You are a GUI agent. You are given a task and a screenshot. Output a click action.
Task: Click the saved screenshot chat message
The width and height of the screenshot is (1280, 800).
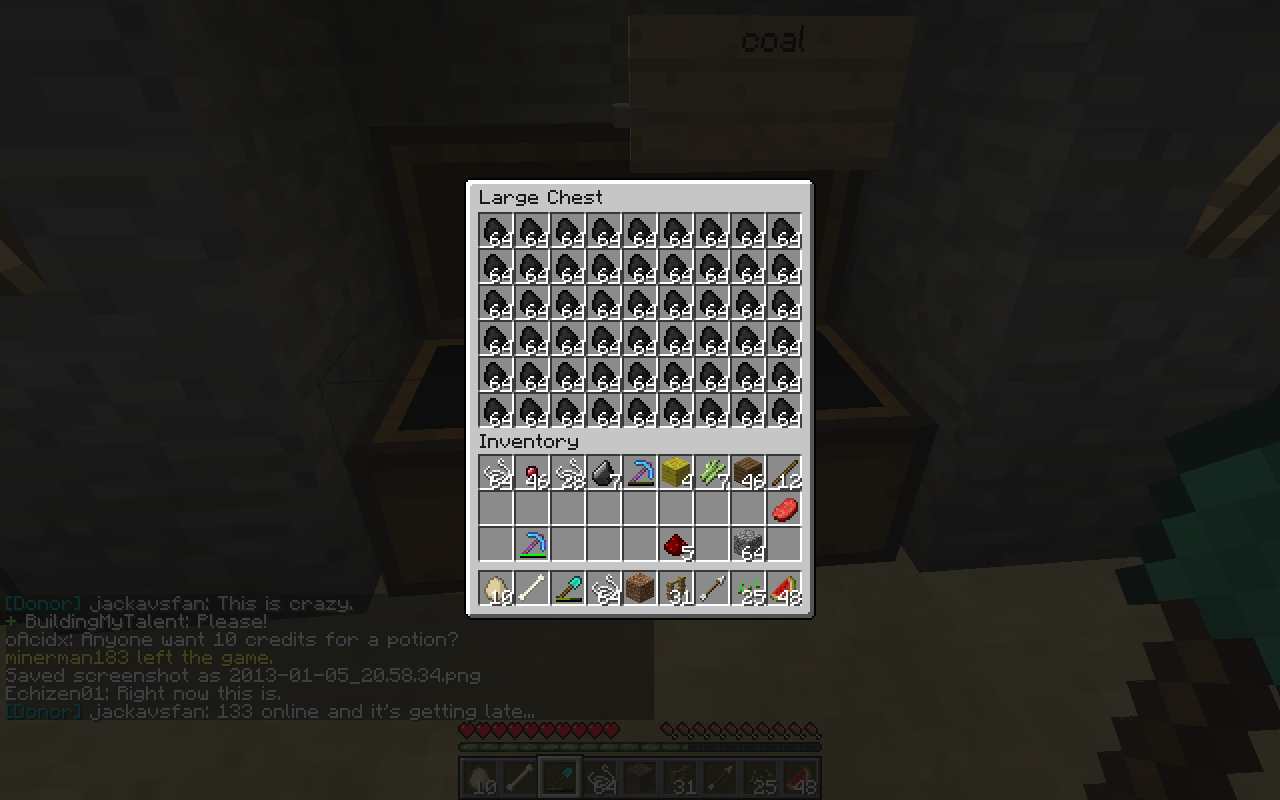(240, 675)
